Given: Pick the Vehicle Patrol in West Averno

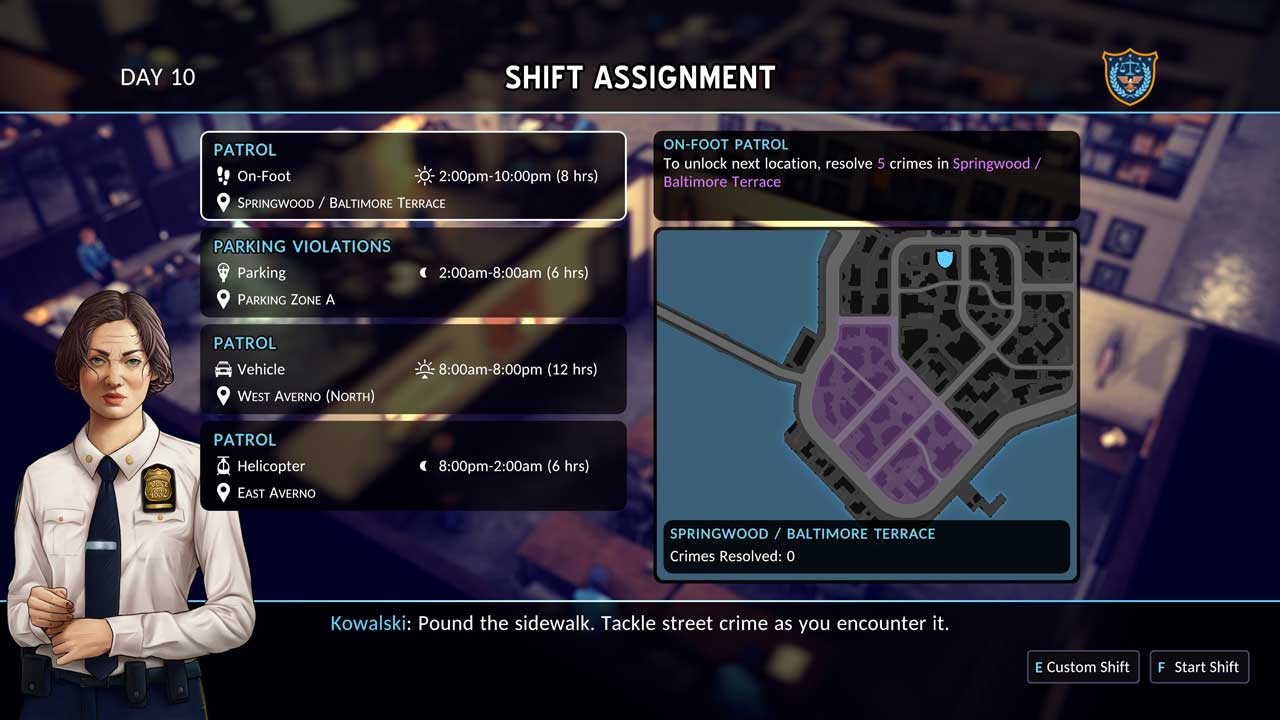Looking at the screenshot, I should click(413, 369).
